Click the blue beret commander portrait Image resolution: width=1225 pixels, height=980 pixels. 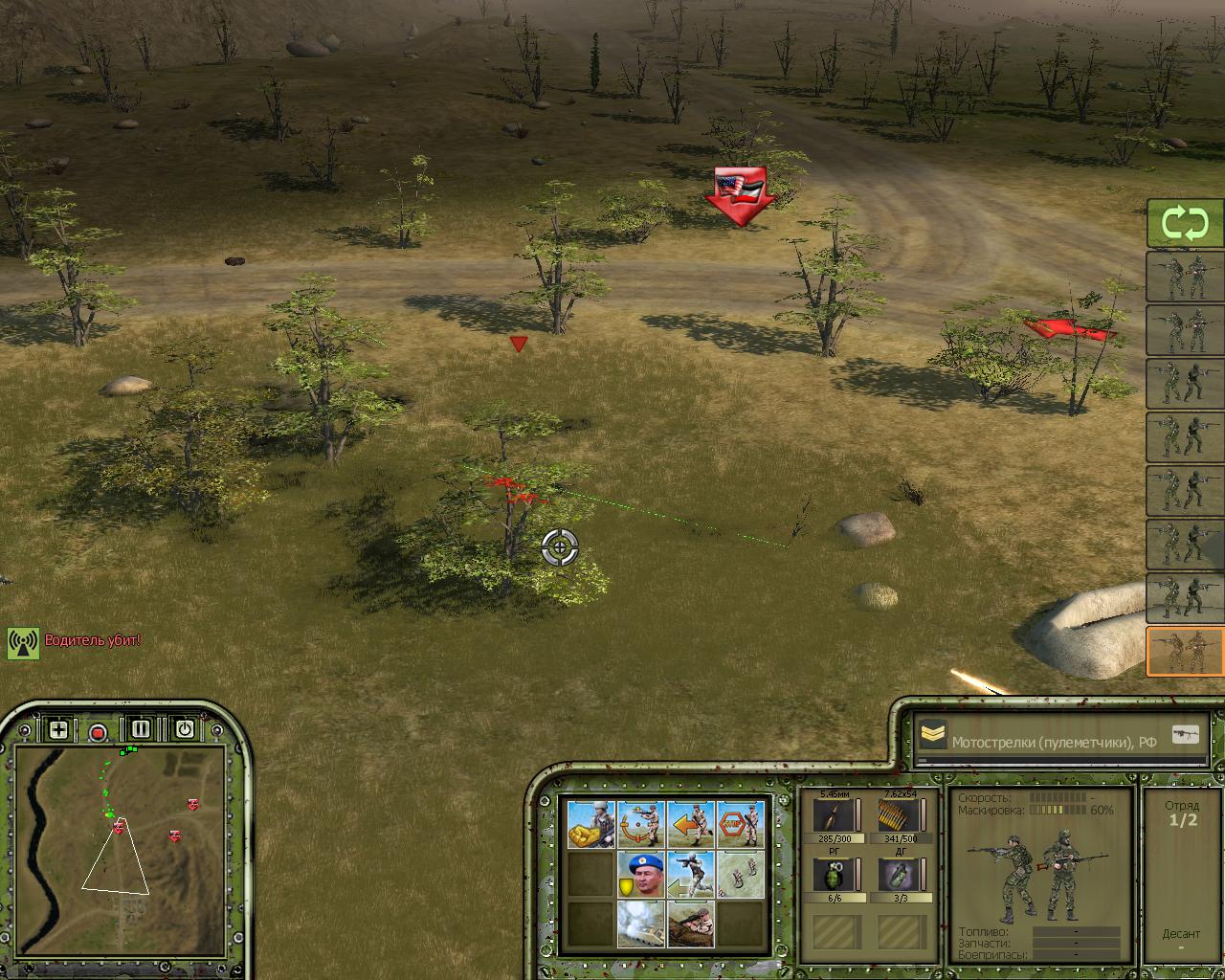coord(641,874)
